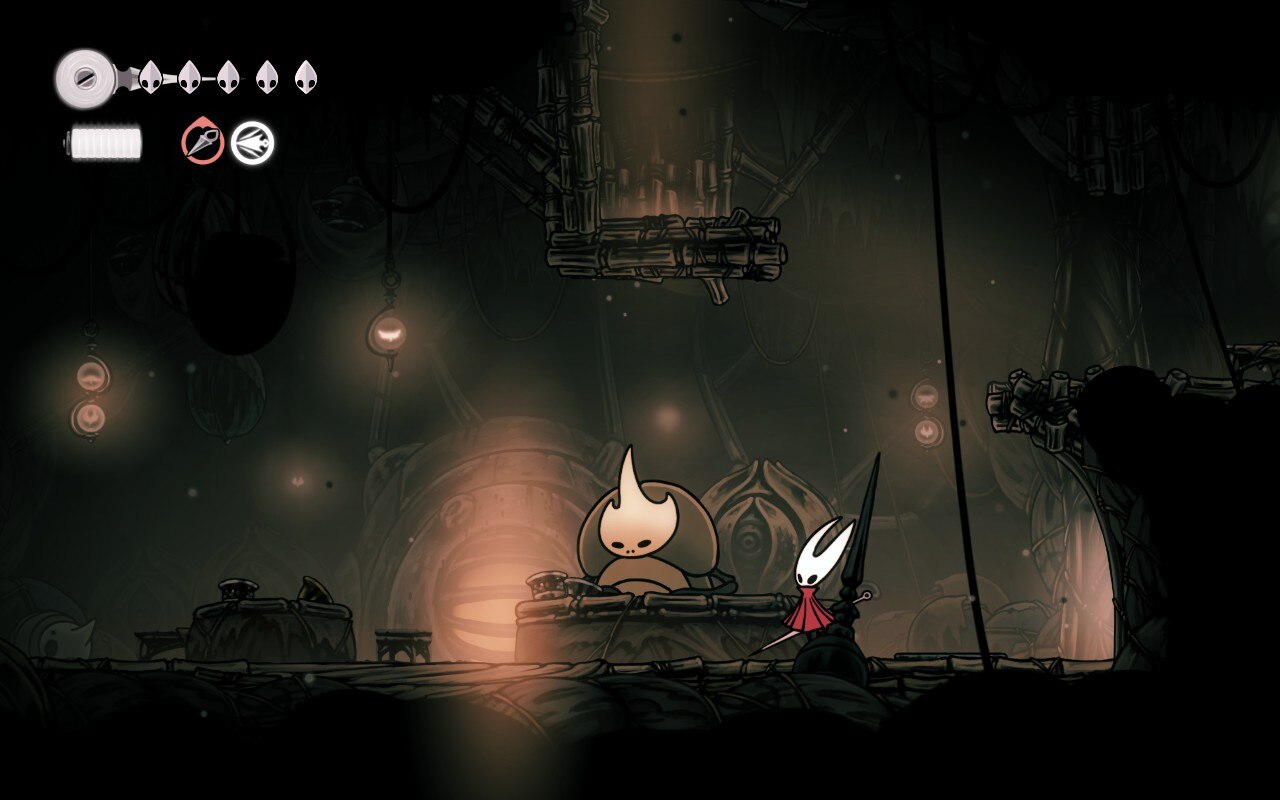The image size is (1280, 800).
Task: Click the white silk canister icon below the masks
Action: pyautogui.click(x=105, y=141)
